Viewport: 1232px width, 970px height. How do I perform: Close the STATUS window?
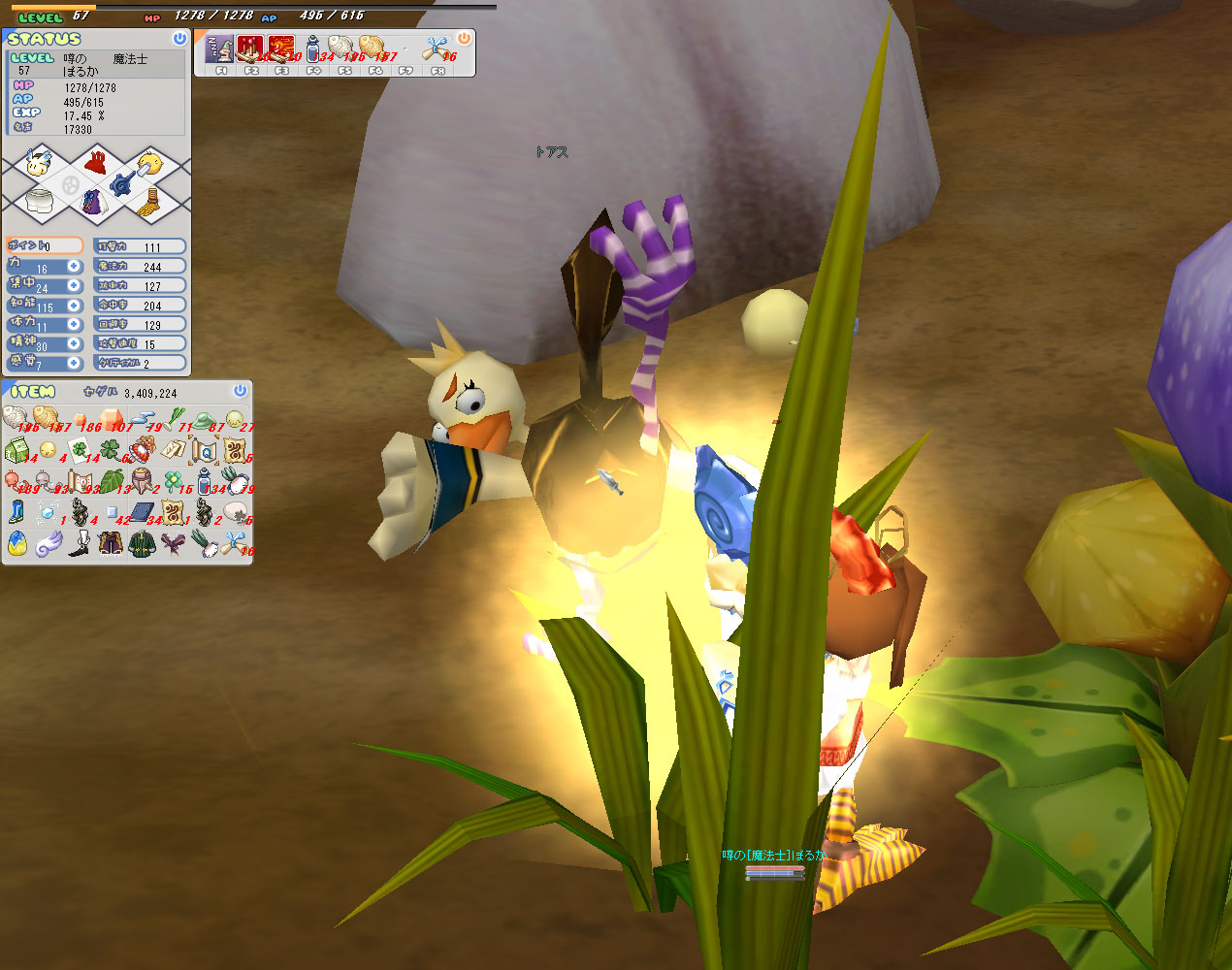(x=178, y=39)
